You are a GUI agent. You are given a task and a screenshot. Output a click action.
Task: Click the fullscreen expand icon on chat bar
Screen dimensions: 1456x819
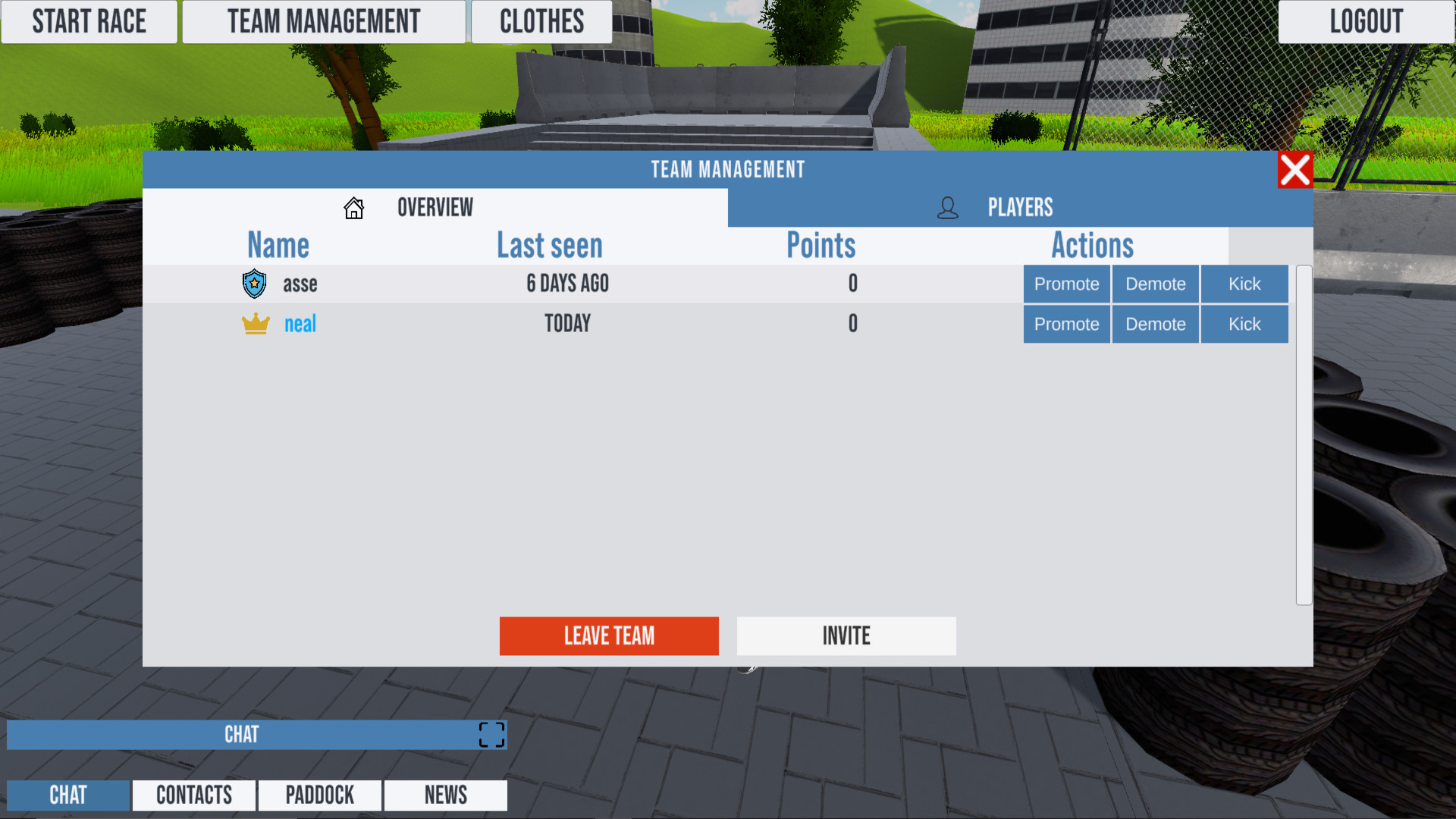click(x=491, y=734)
